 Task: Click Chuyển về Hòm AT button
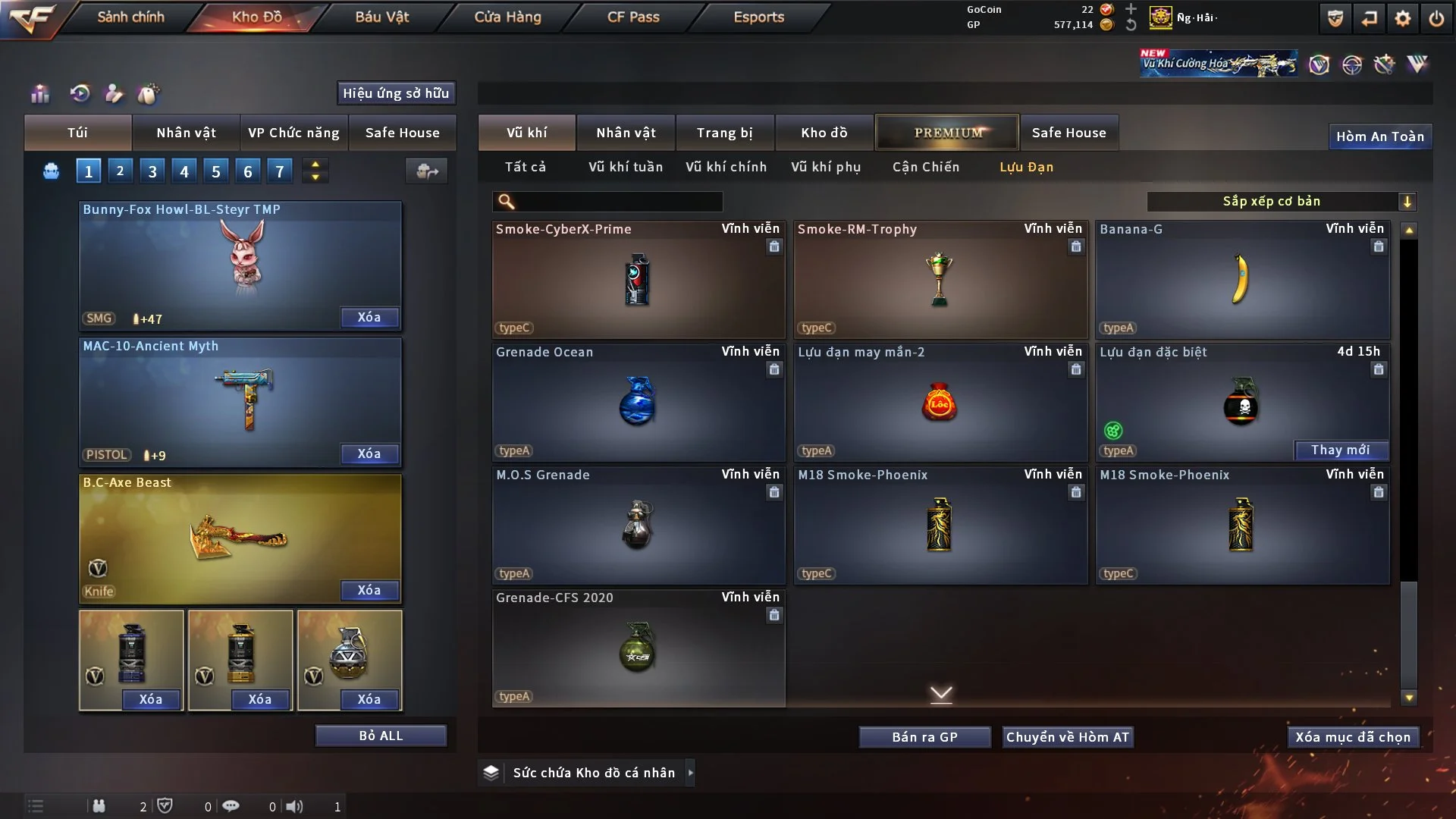(x=1067, y=737)
